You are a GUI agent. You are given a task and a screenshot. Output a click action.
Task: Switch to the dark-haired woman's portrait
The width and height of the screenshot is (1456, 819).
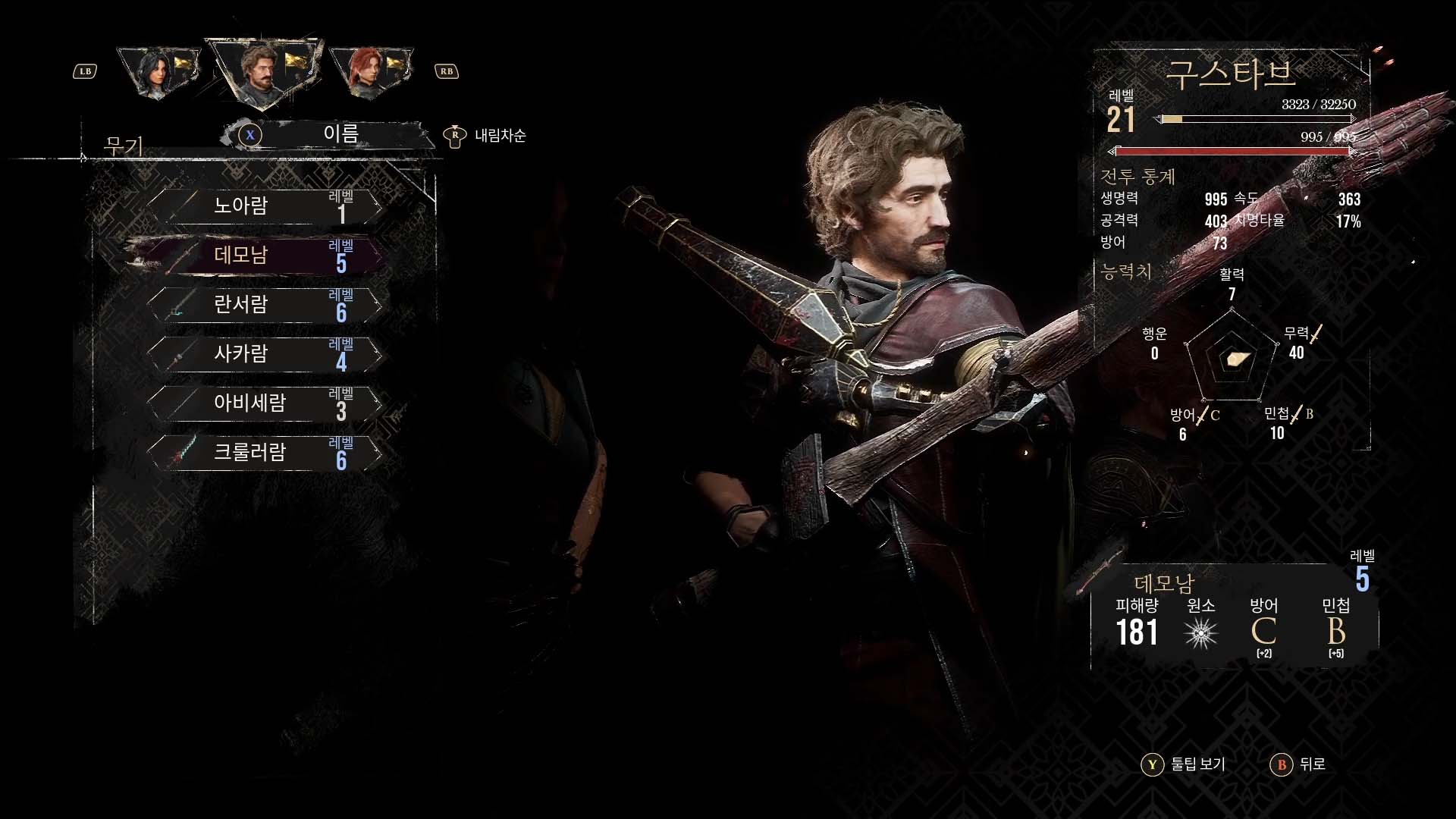160,72
